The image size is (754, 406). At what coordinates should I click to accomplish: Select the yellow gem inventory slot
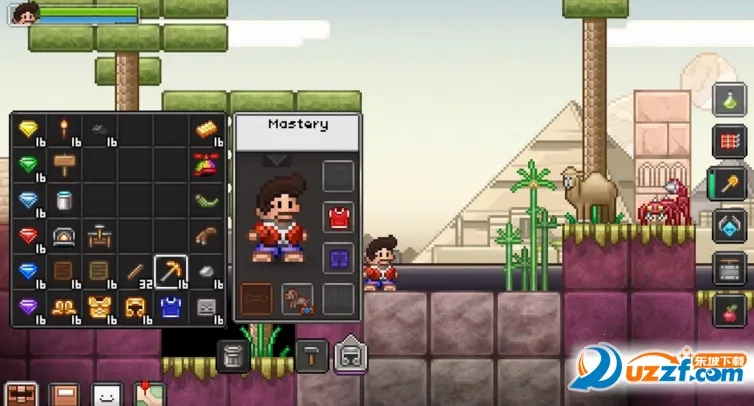pyautogui.click(x=28, y=130)
